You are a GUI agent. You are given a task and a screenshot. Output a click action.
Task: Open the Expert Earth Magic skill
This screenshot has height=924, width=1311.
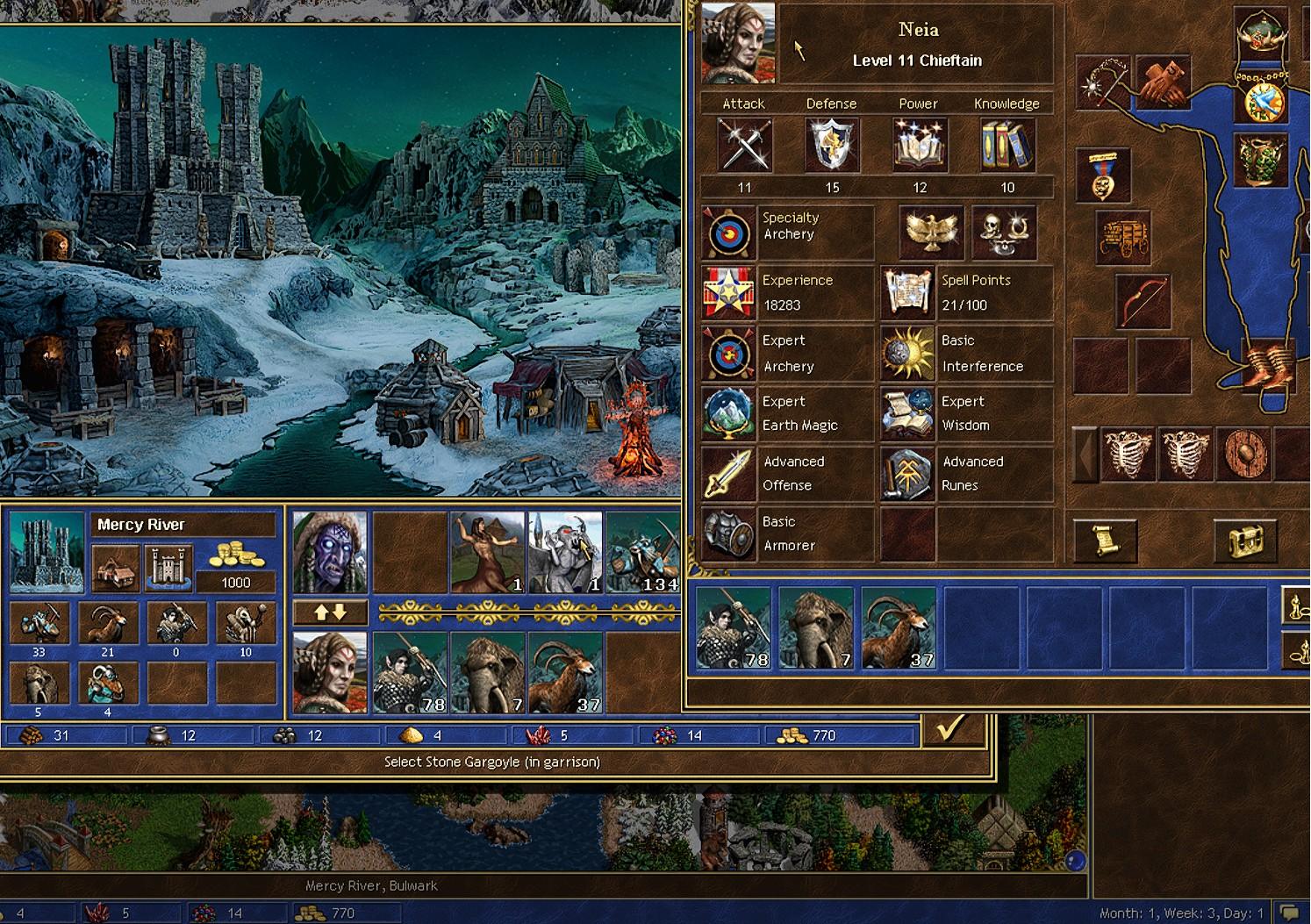tap(728, 413)
